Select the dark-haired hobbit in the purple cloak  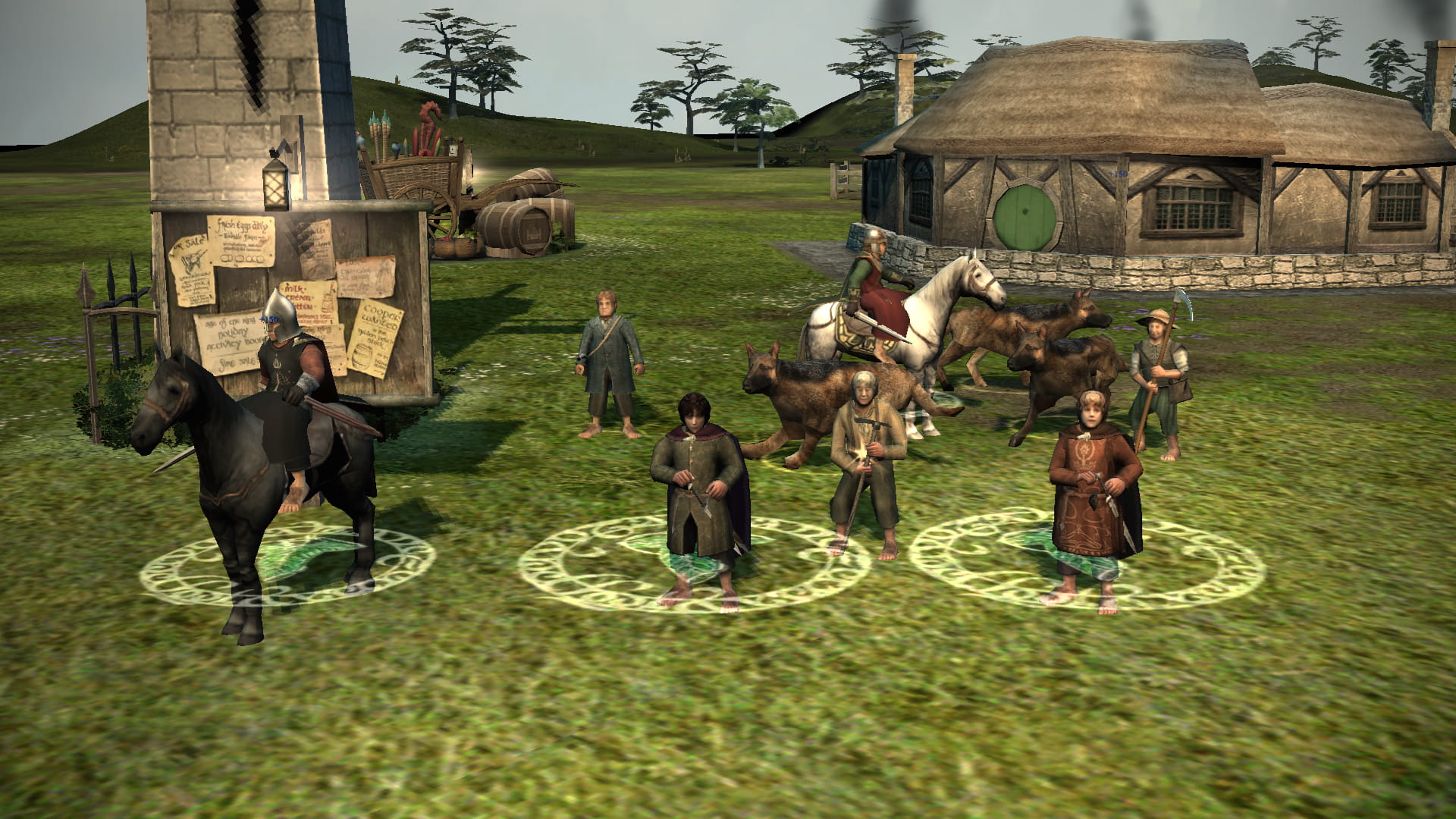click(699, 485)
